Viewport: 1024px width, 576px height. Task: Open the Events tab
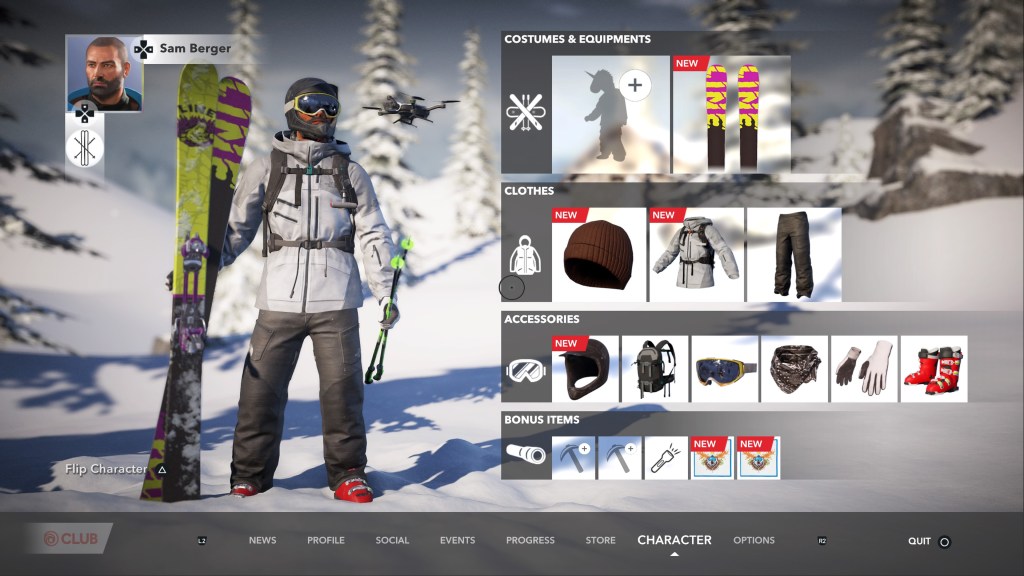457,541
